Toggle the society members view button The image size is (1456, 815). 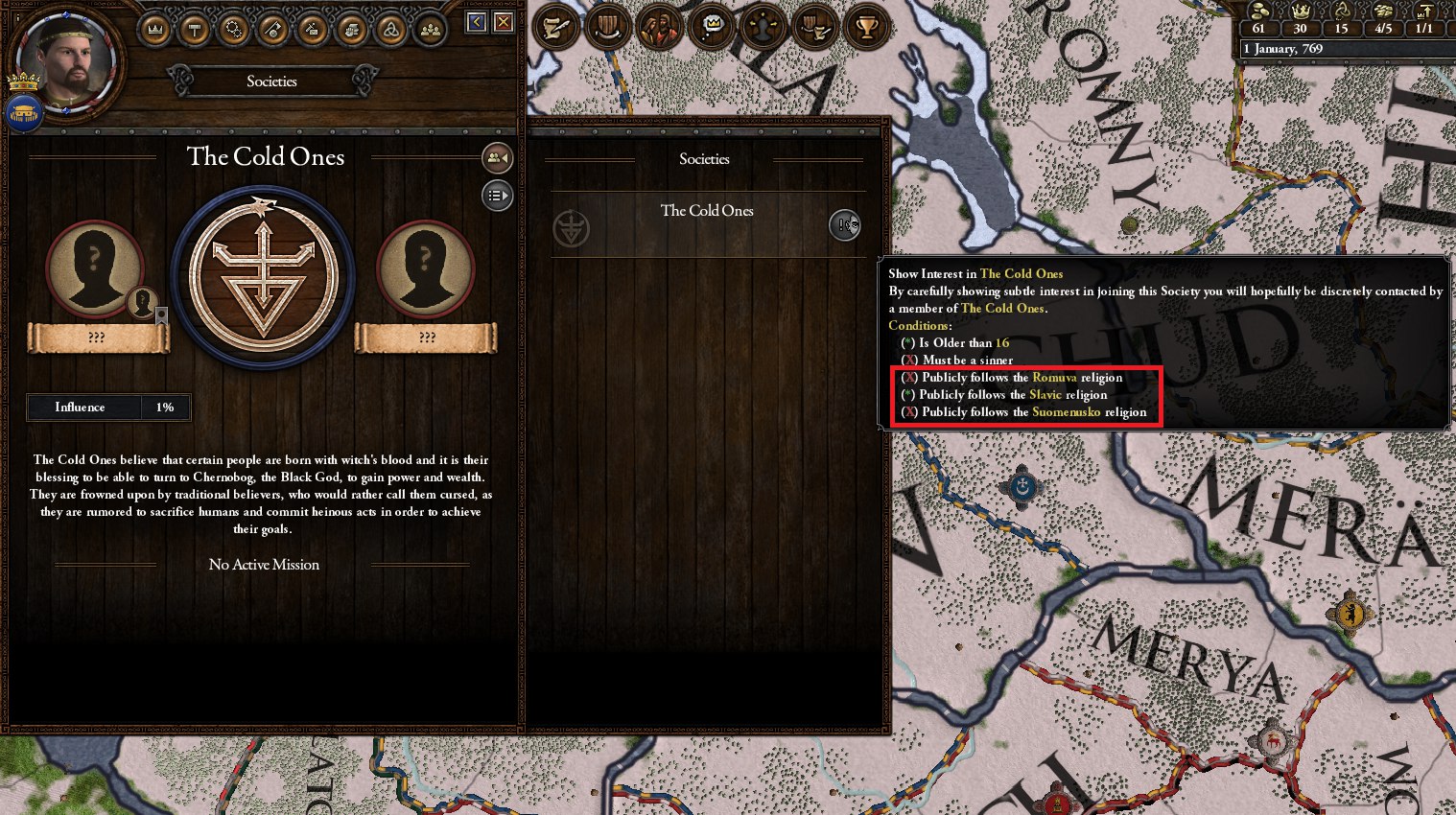(x=497, y=158)
